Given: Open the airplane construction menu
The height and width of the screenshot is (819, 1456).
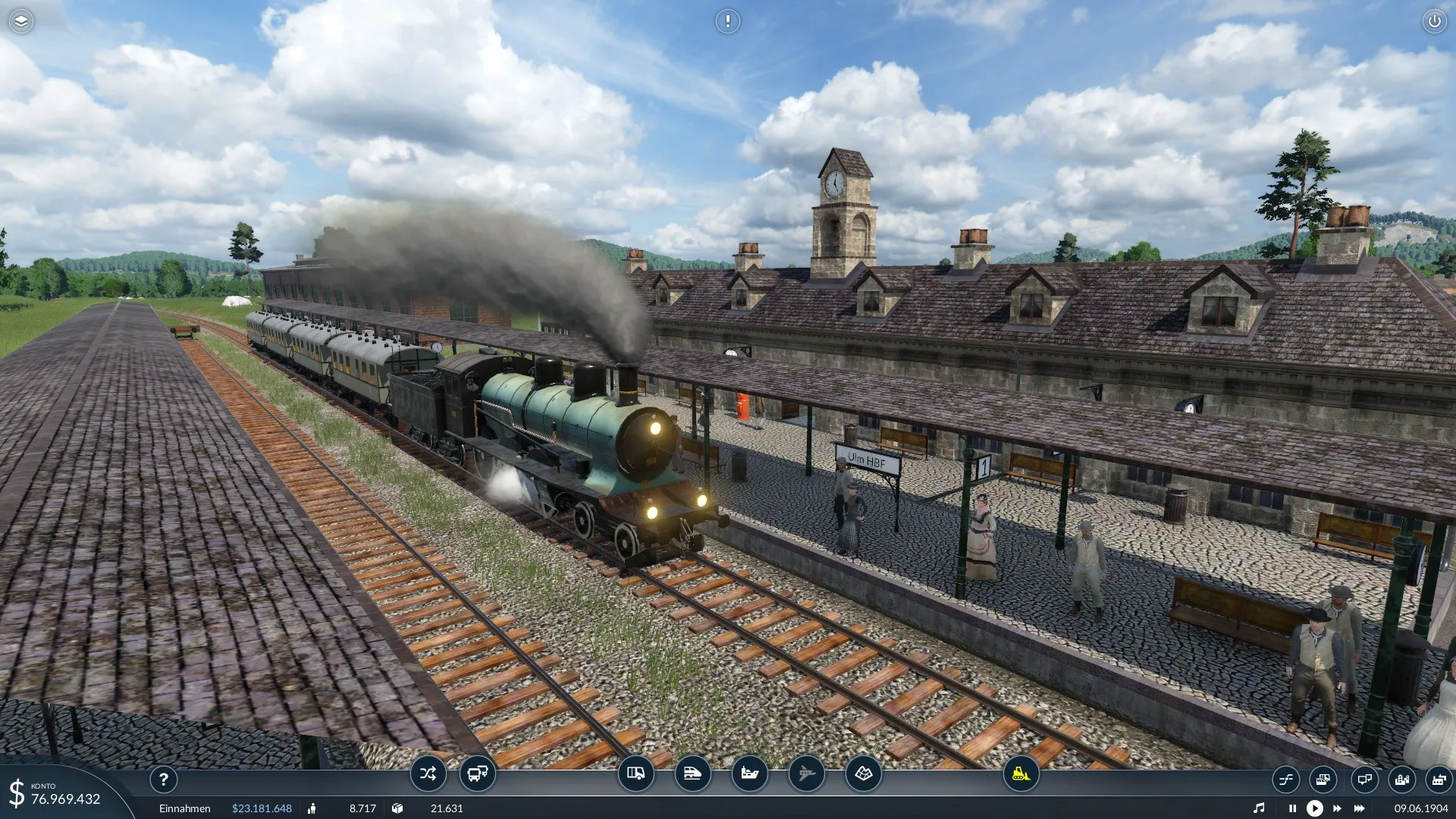Looking at the screenshot, I should pos(806,774).
